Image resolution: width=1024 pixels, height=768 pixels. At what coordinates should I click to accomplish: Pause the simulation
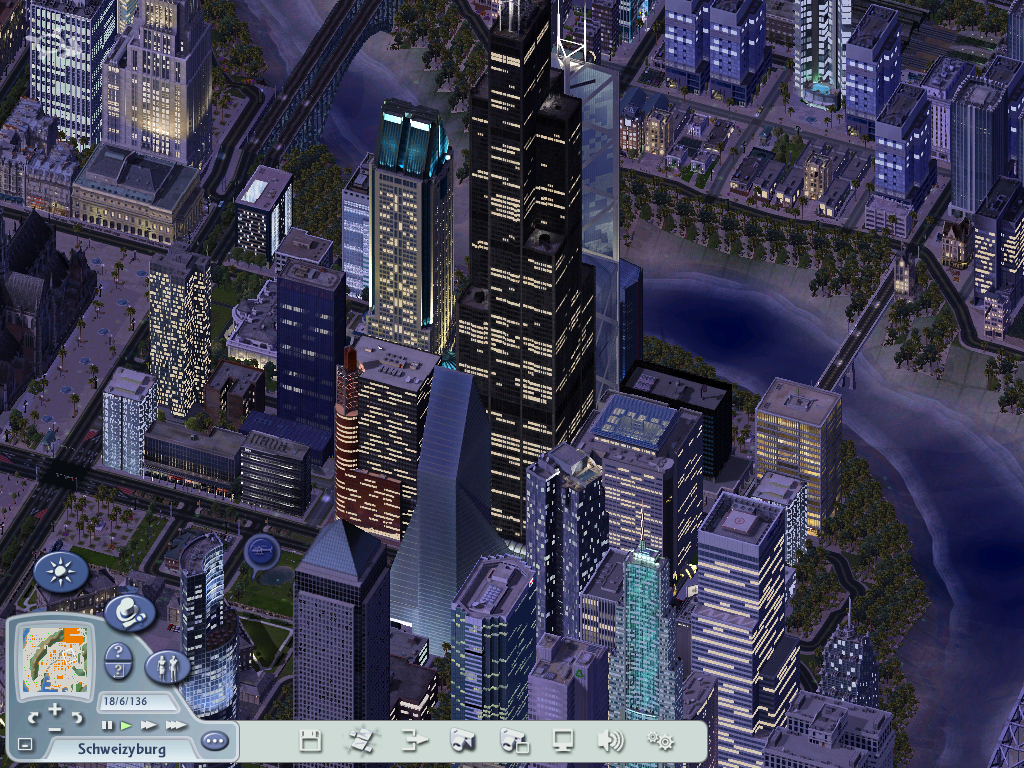pos(107,725)
